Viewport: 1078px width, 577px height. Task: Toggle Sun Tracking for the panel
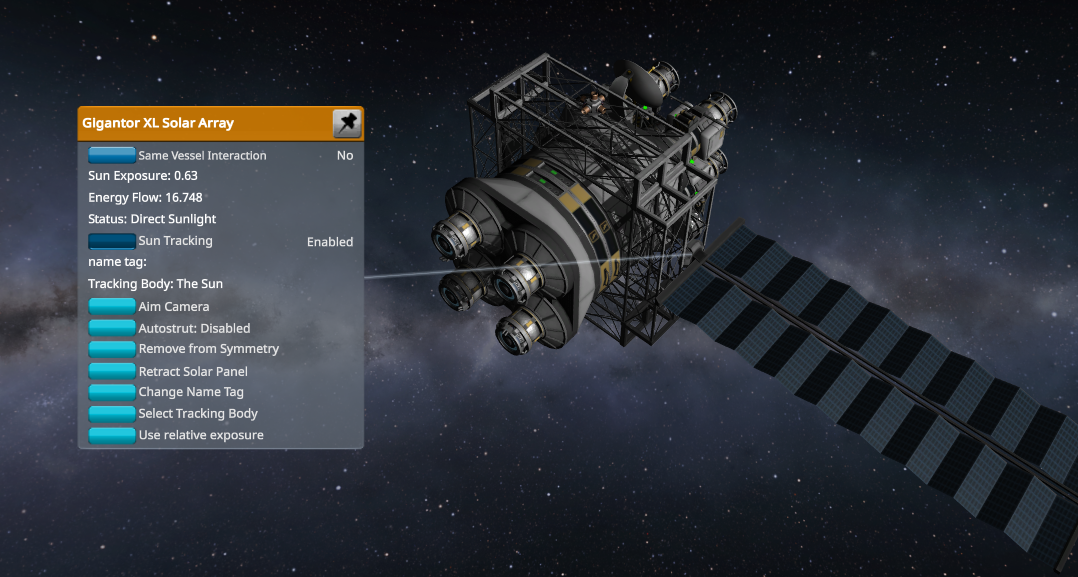coord(112,241)
